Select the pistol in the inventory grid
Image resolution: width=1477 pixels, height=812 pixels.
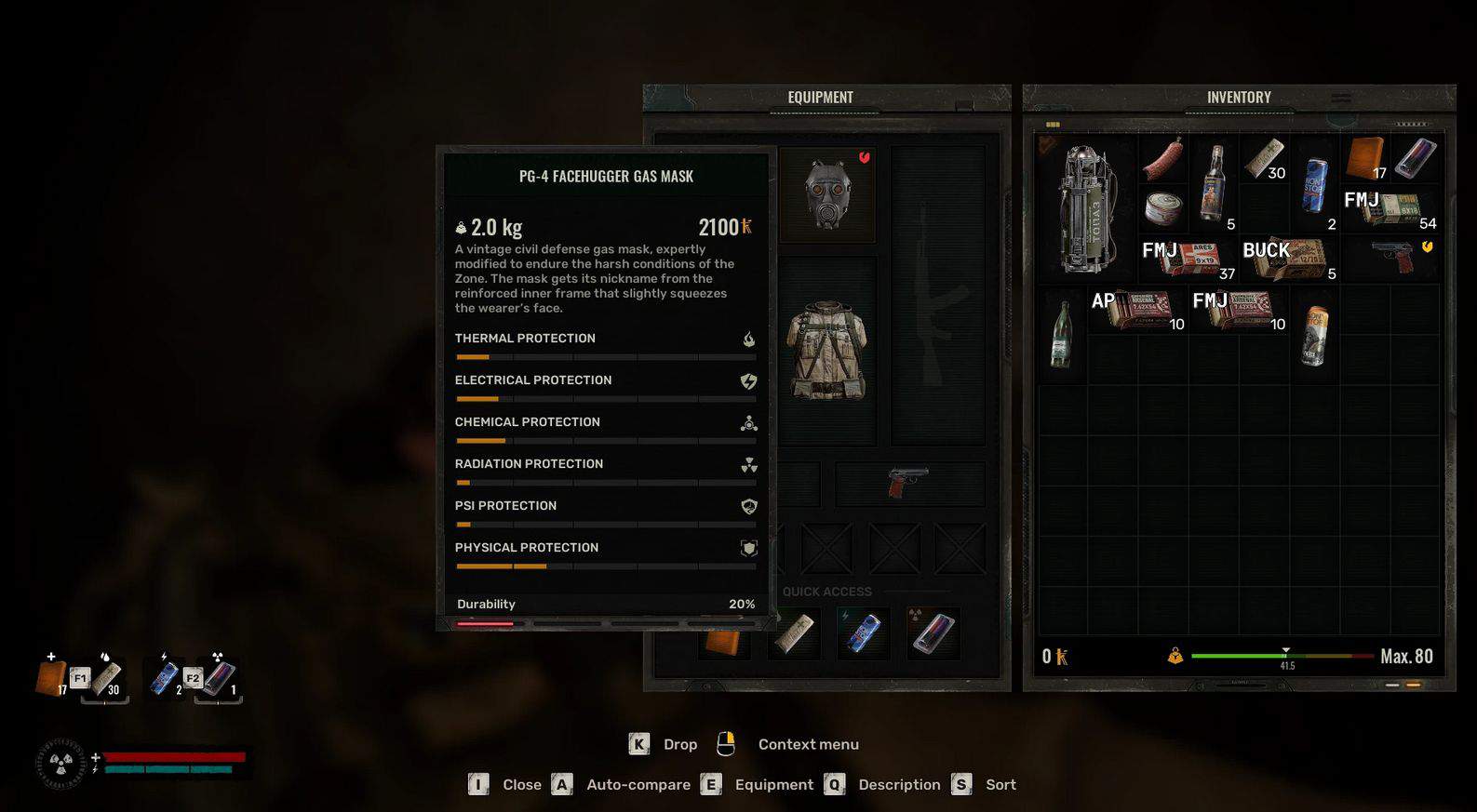[1390, 258]
